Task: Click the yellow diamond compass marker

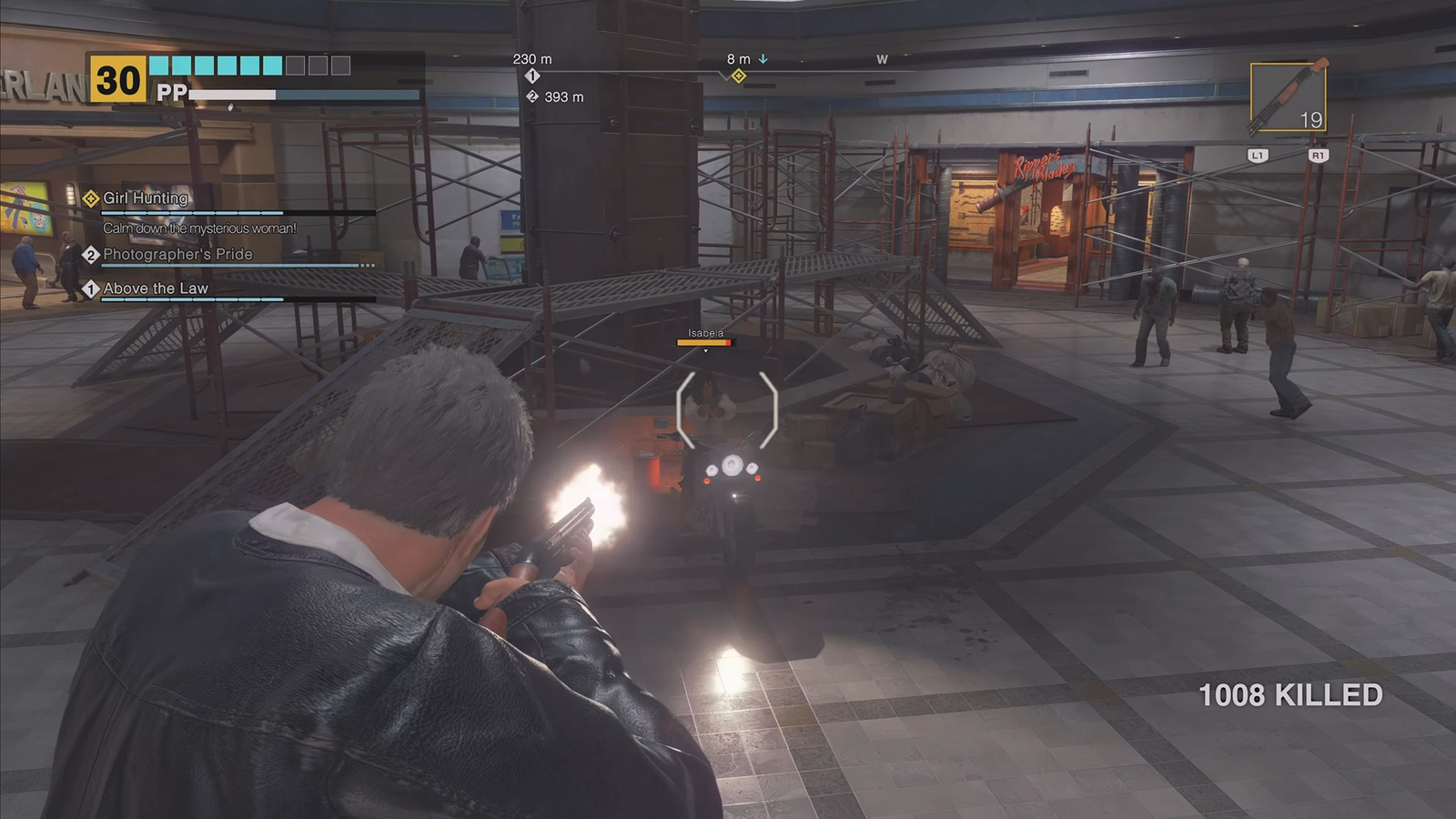Action: tap(739, 76)
